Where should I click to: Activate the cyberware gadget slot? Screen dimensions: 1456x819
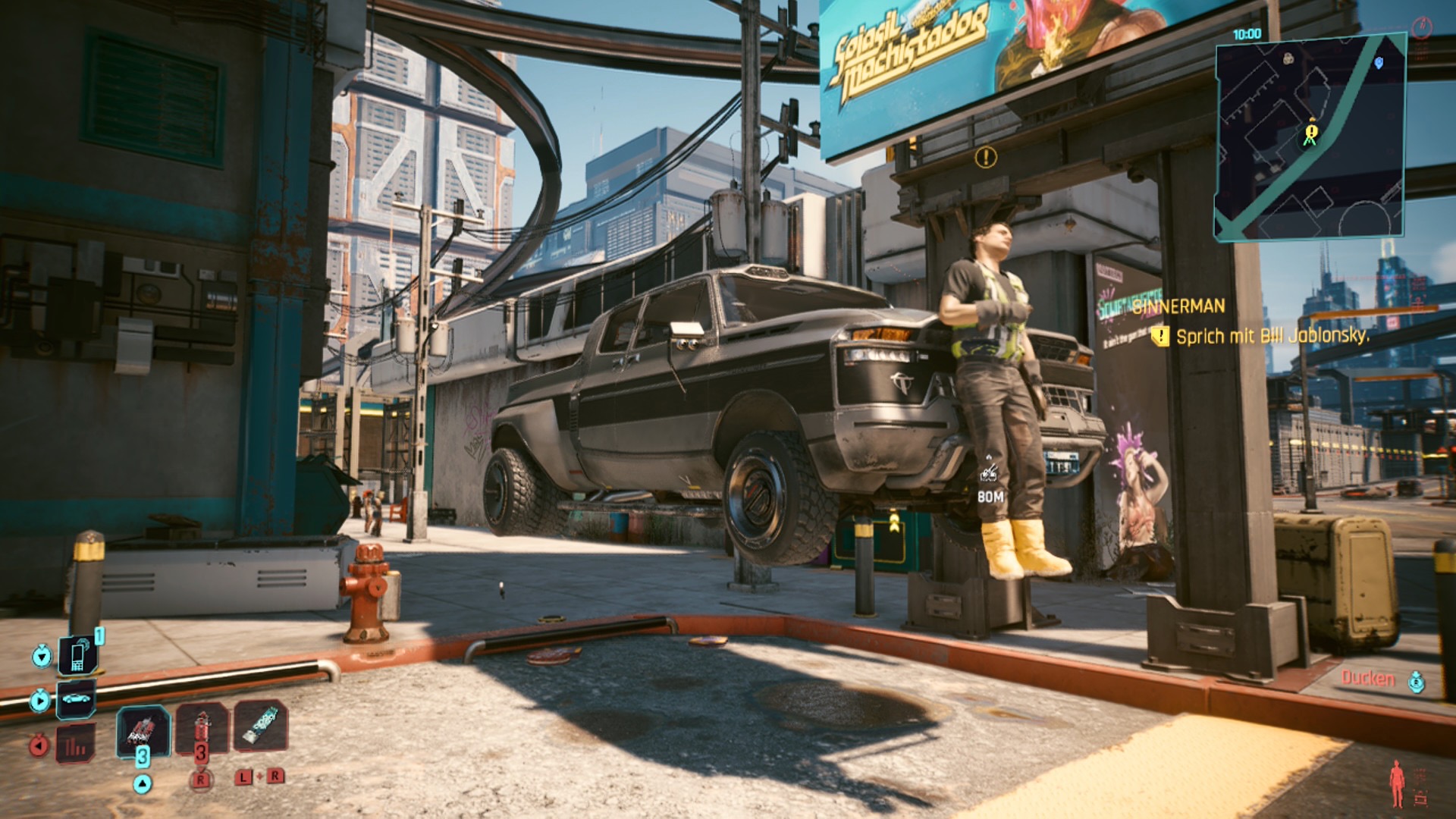click(x=260, y=726)
